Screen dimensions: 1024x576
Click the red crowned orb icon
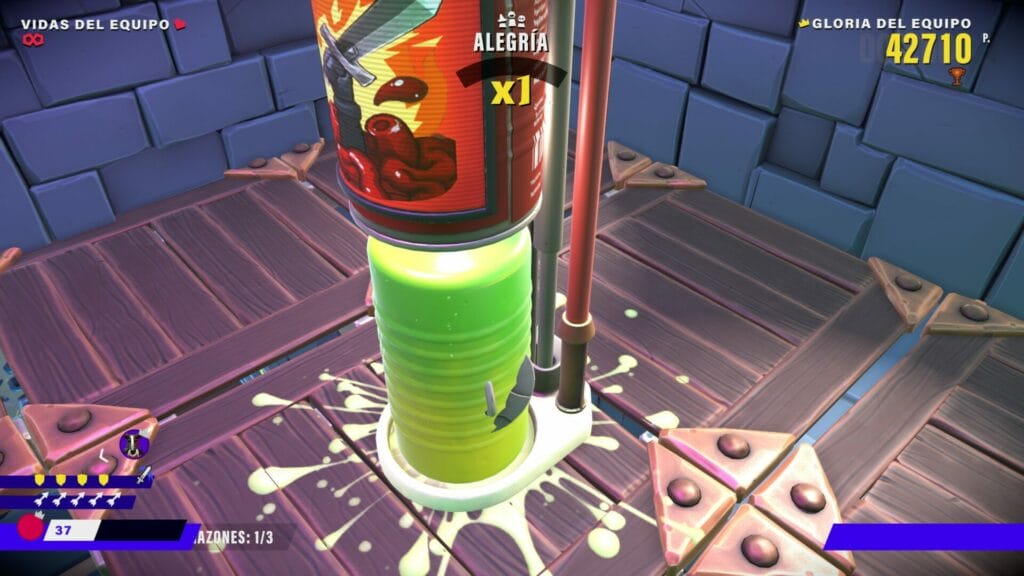[x=30, y=526]
